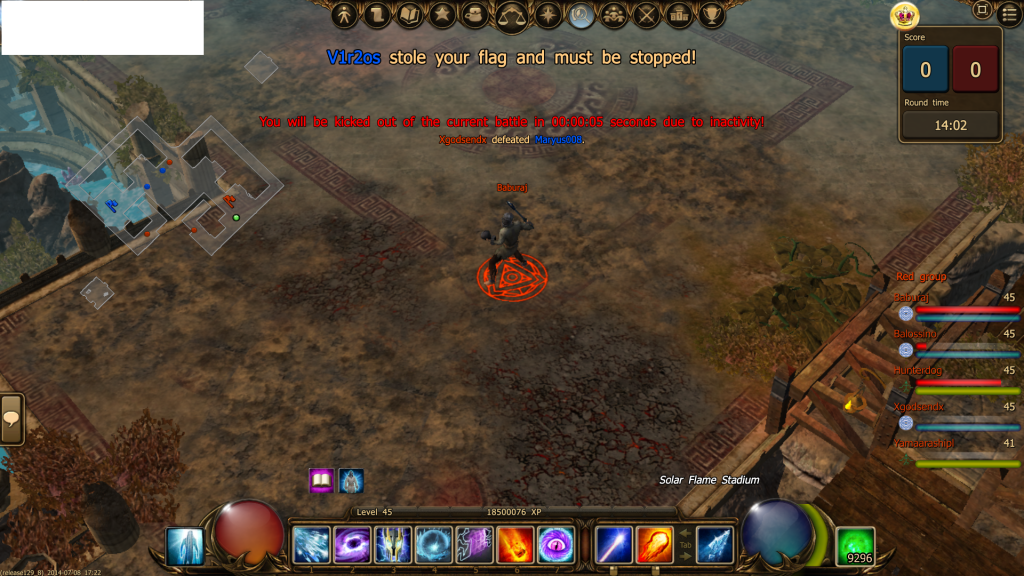Open the quest scroll icon
The image size is (1024, 576).
click(377, 15)
